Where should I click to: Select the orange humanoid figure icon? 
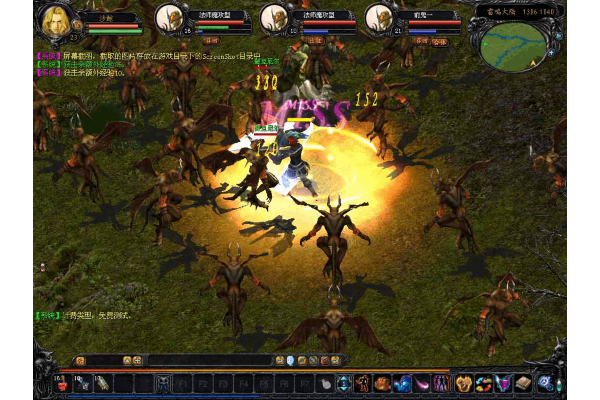[x=362, y=382]
